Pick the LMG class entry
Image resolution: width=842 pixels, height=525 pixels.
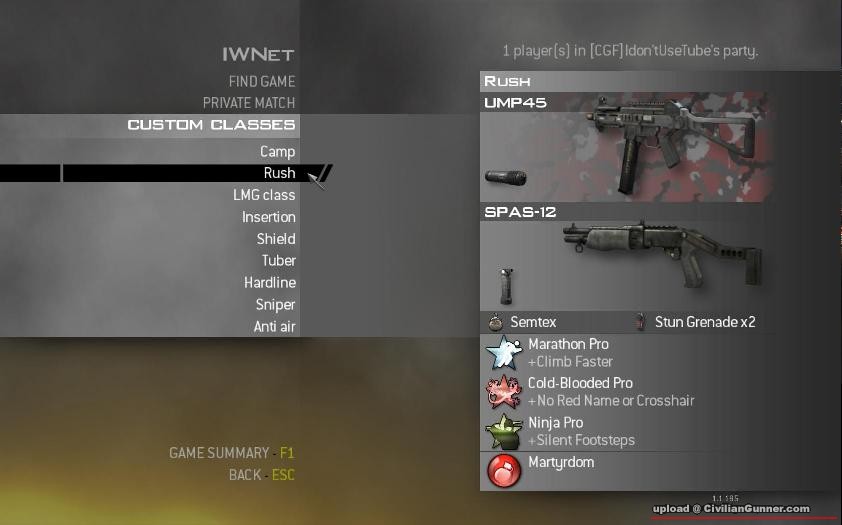pyautogui.click(x=264, y=195)
